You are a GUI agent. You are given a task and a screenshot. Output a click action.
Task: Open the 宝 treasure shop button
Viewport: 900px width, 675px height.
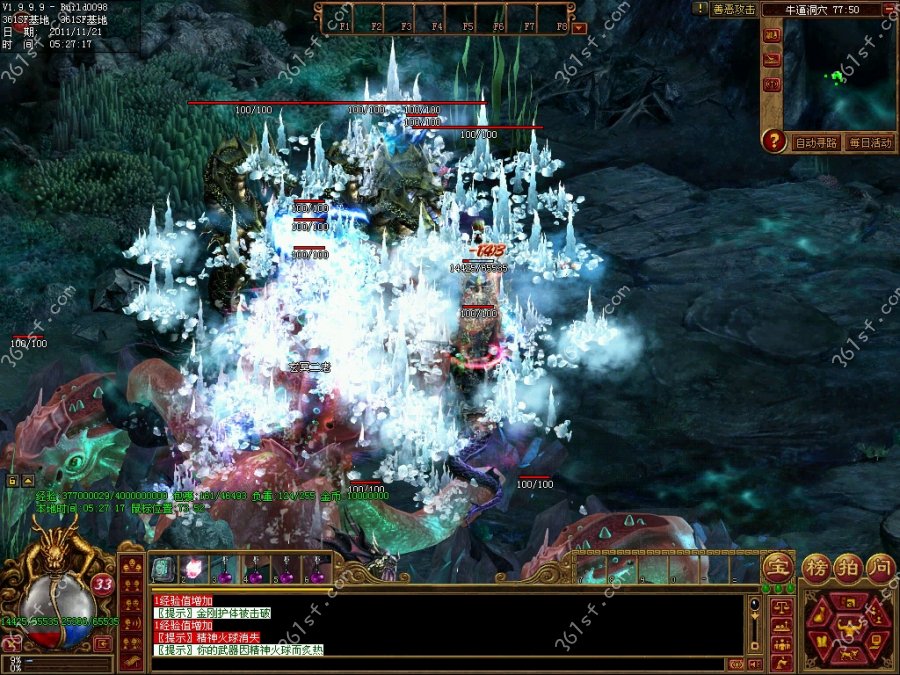pyautogui.click(x=776, y=567)
